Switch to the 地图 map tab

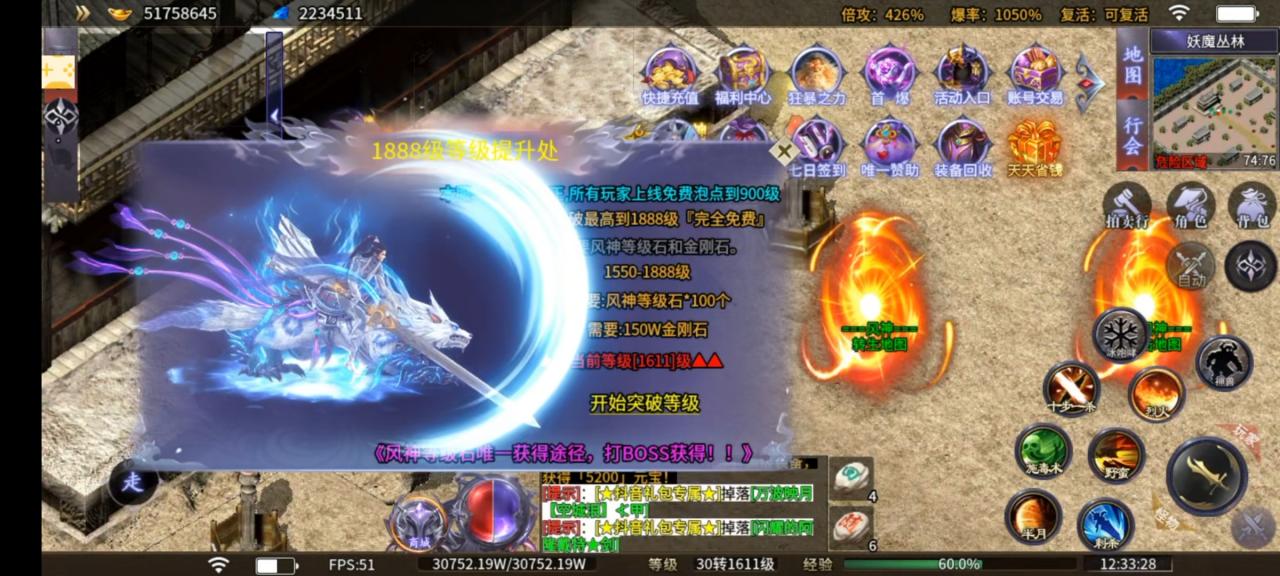(x=1132, y=65)
